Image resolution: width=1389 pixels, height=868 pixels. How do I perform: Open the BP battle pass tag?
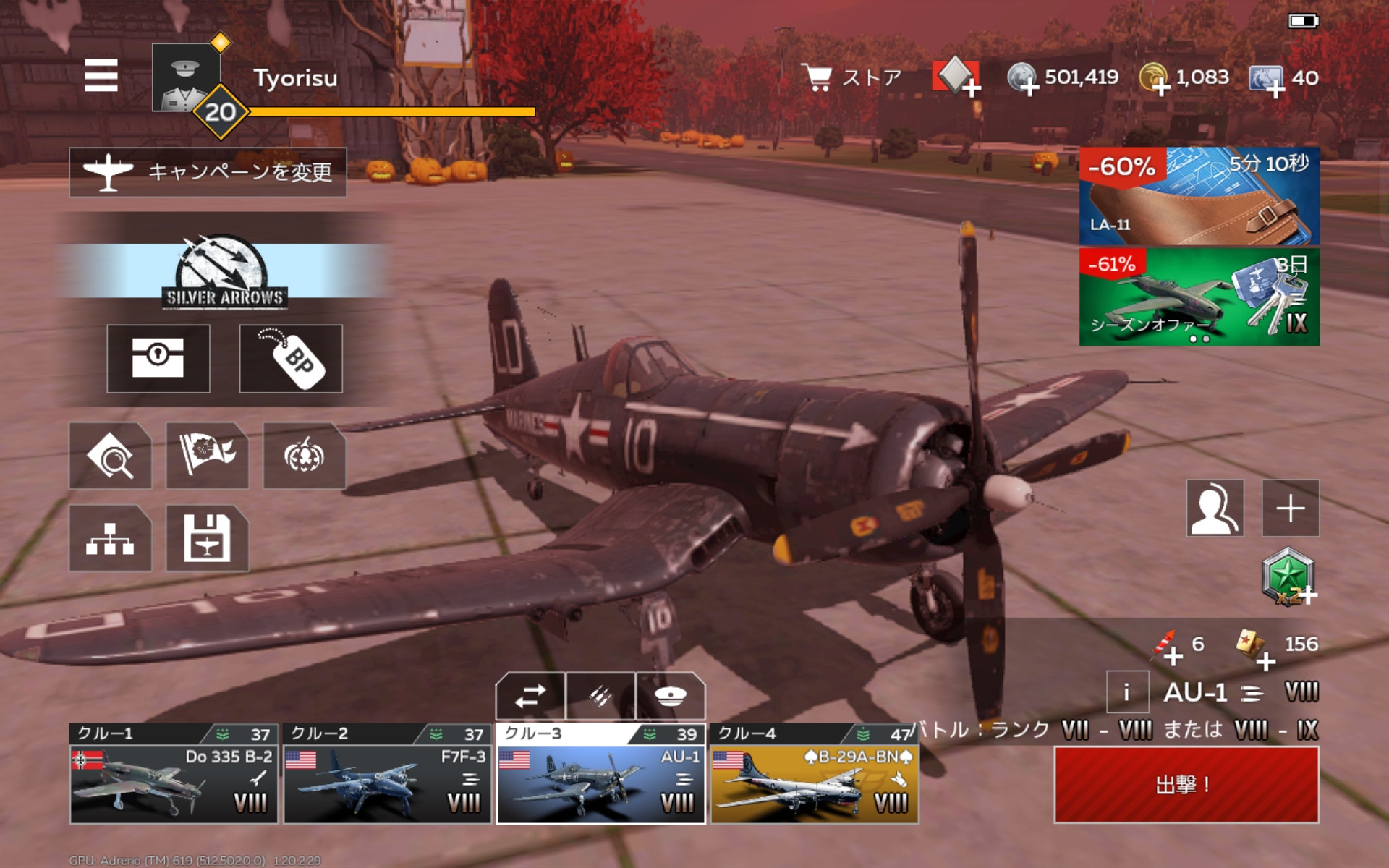point(291,358)
